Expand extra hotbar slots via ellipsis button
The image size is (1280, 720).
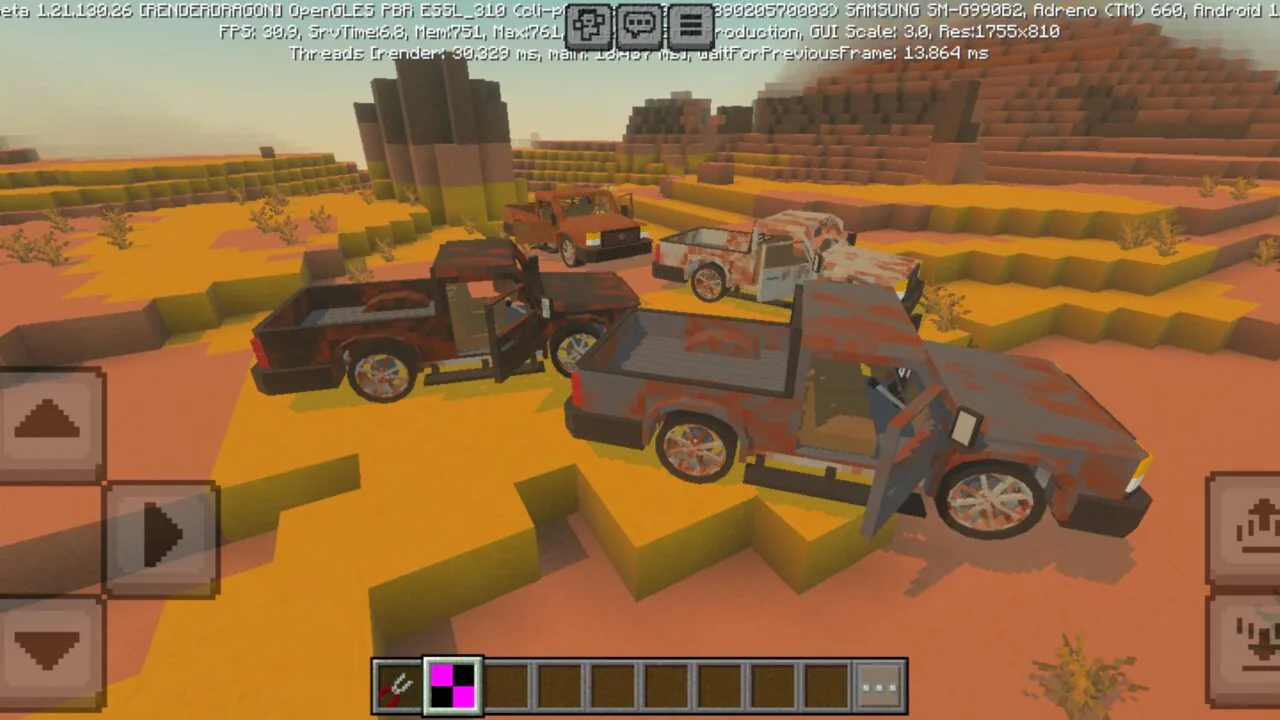tap(878, 686)
